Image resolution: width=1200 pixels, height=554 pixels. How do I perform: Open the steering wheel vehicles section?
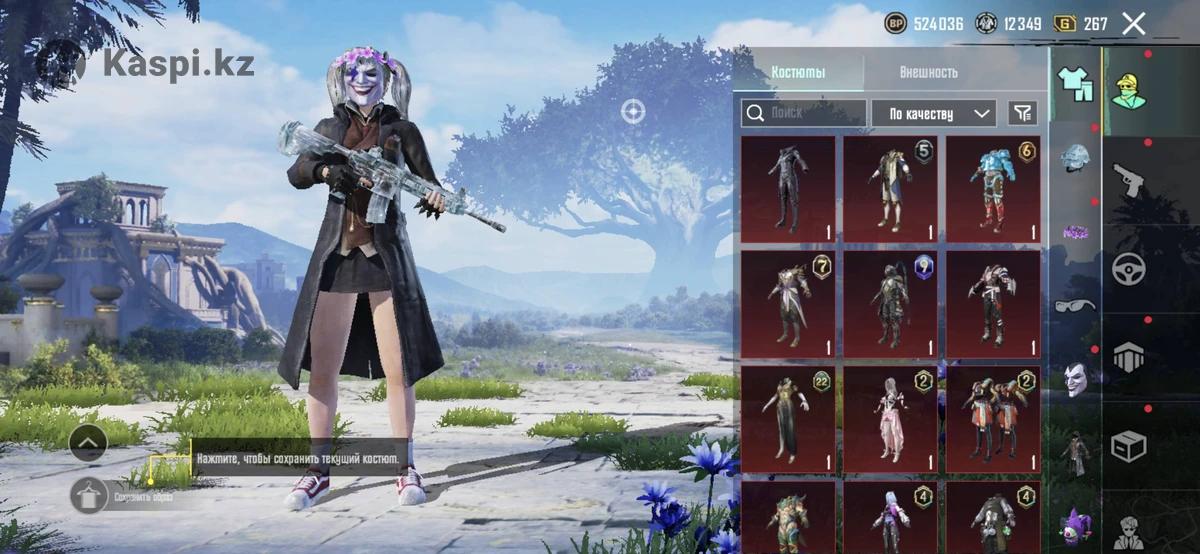(x=1130, y=269)
